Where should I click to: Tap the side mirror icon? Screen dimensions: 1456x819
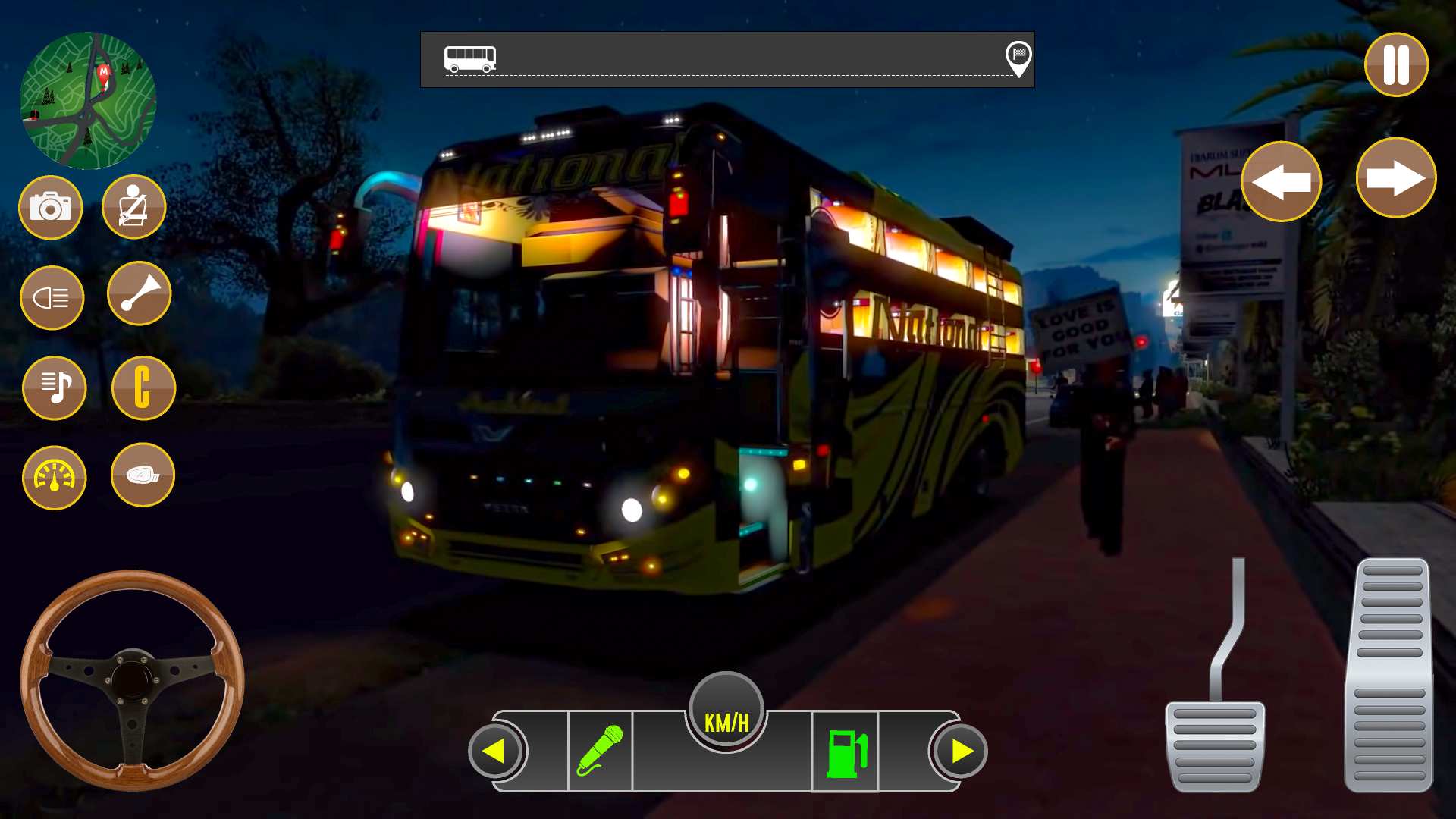tap(143, 475)
